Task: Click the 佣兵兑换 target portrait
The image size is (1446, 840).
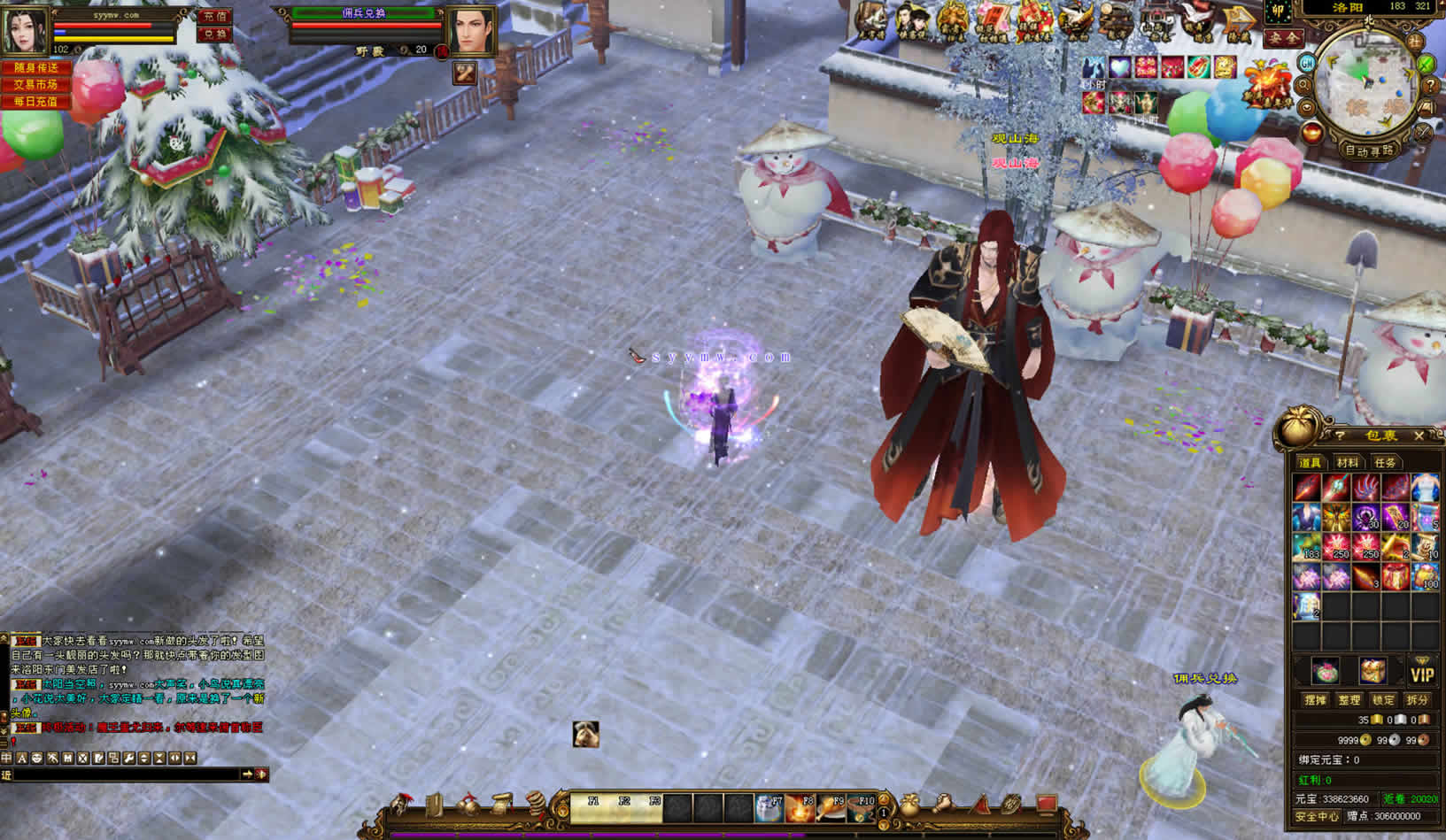Action: (x=471, y=33)
